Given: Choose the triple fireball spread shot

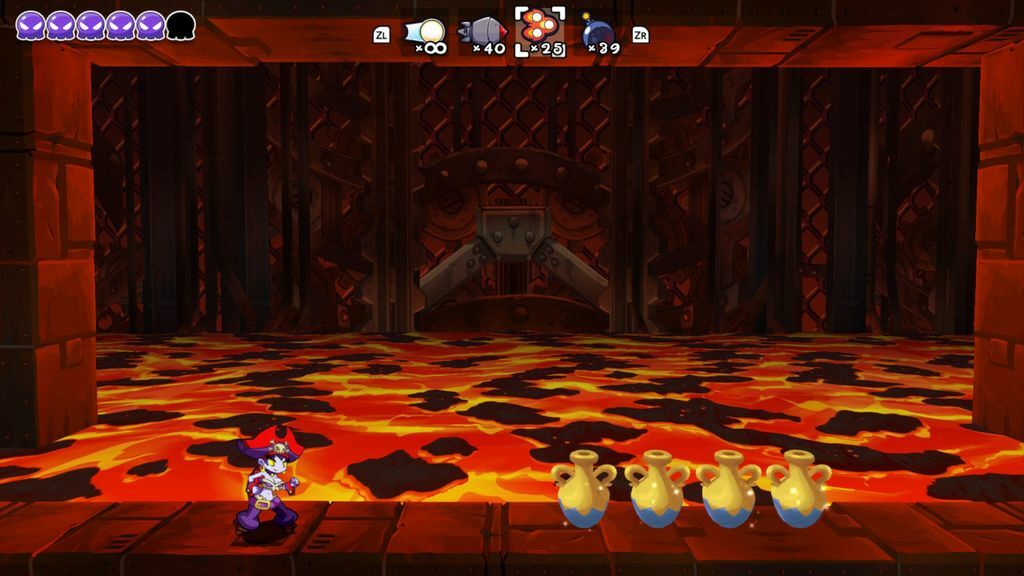Looking at the screenshot, I should 540,28.
